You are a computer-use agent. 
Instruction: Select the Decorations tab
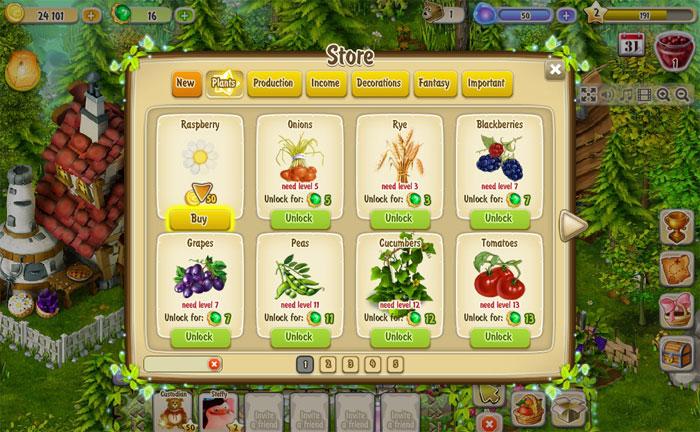coord(378,83)
